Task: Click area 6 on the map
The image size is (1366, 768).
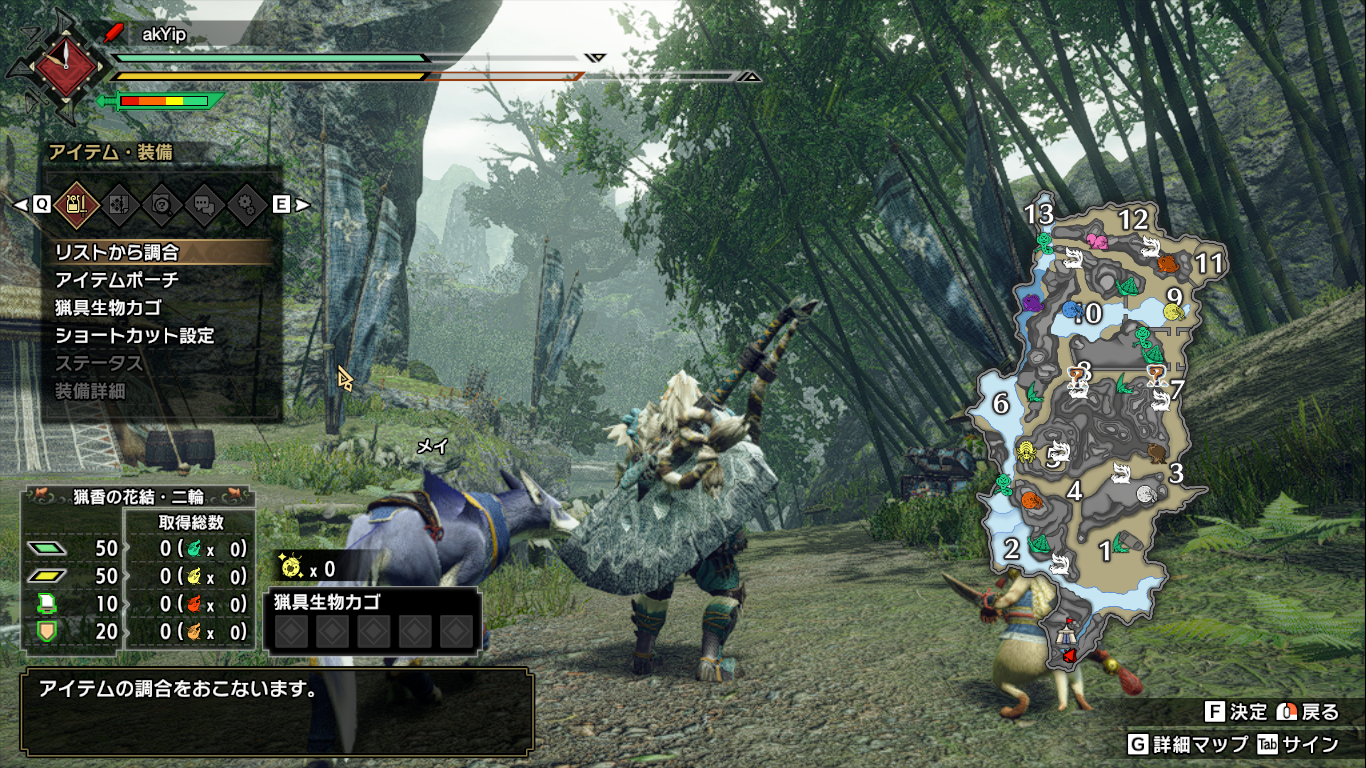Action: click(1001, 404)
